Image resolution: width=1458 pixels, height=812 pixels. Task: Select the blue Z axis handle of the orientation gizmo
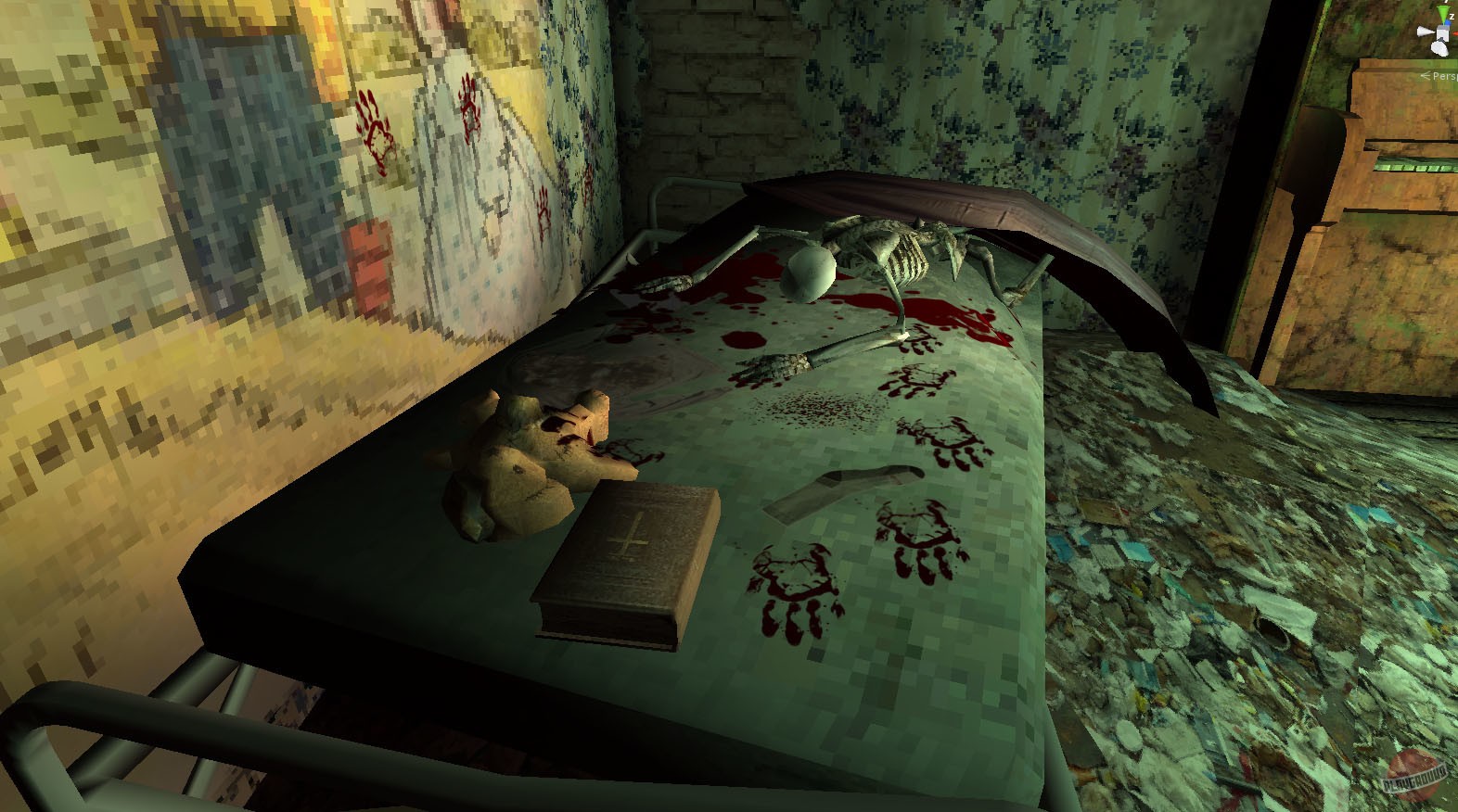pos(1447,23)
